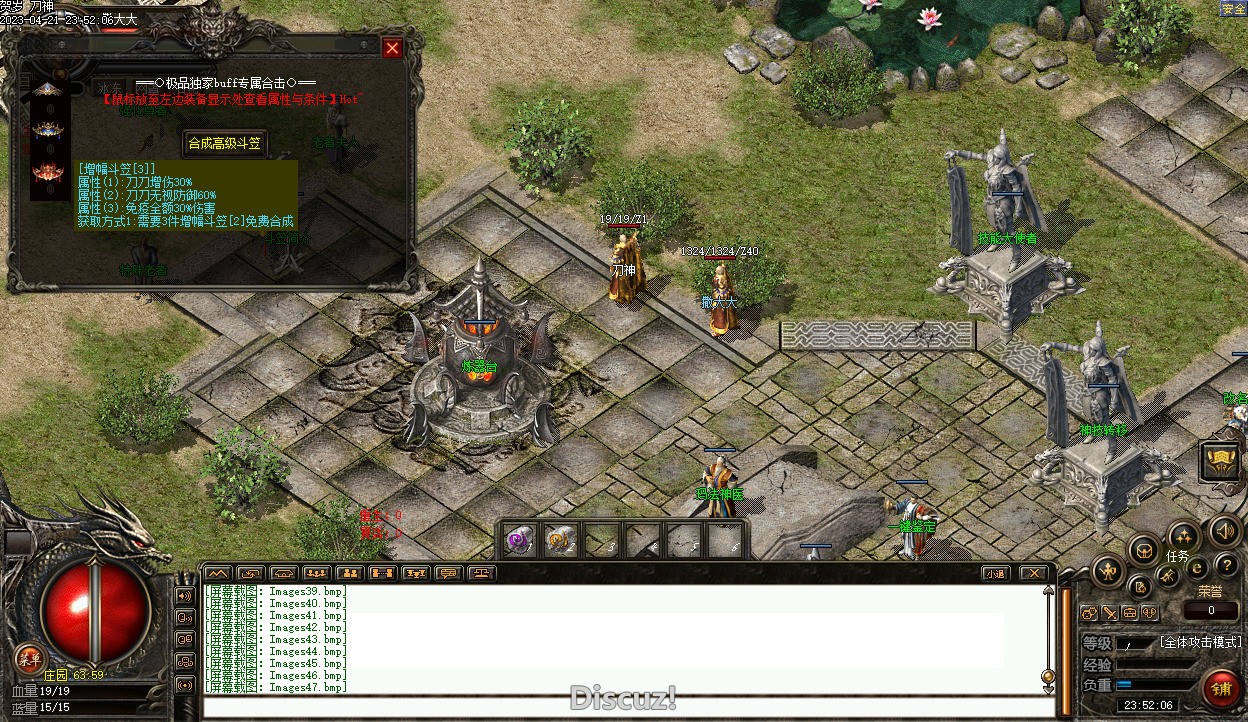Click the crossed-swords round button near 任务
The height and width of the screenshot is (722, 1248).
[1168, 577]
